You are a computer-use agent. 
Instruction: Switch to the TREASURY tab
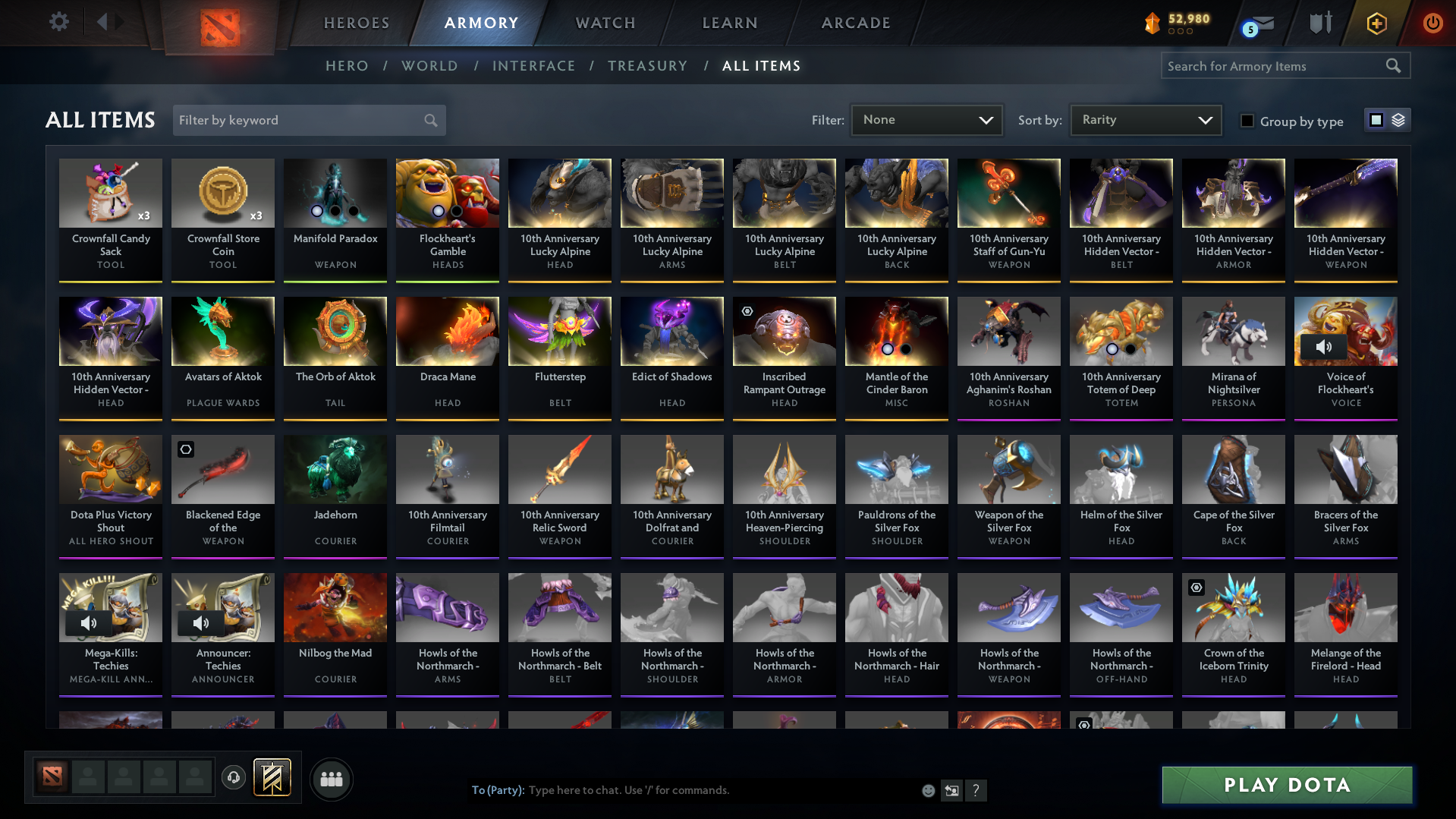coord(648,66)
